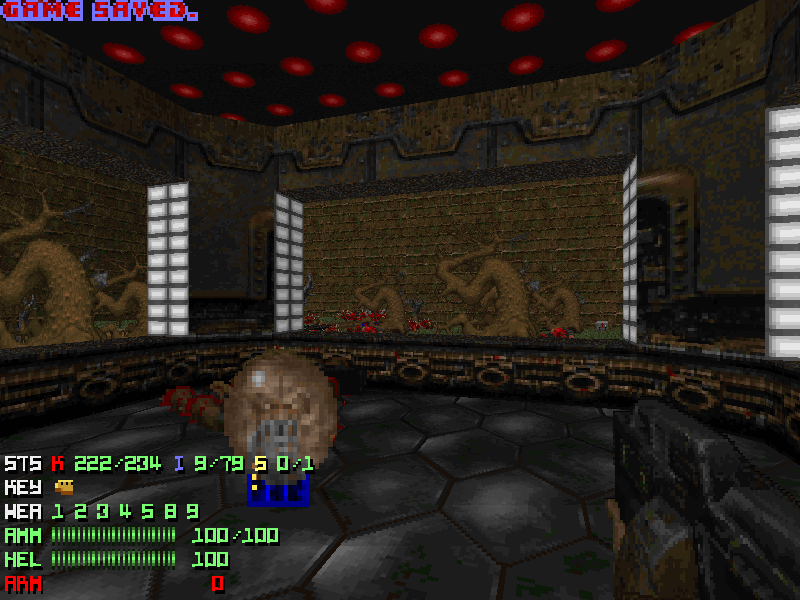Switch to weapon 3 in the weapon list
This screenshot has height=600, width=800.
click(x=102, y=511)
